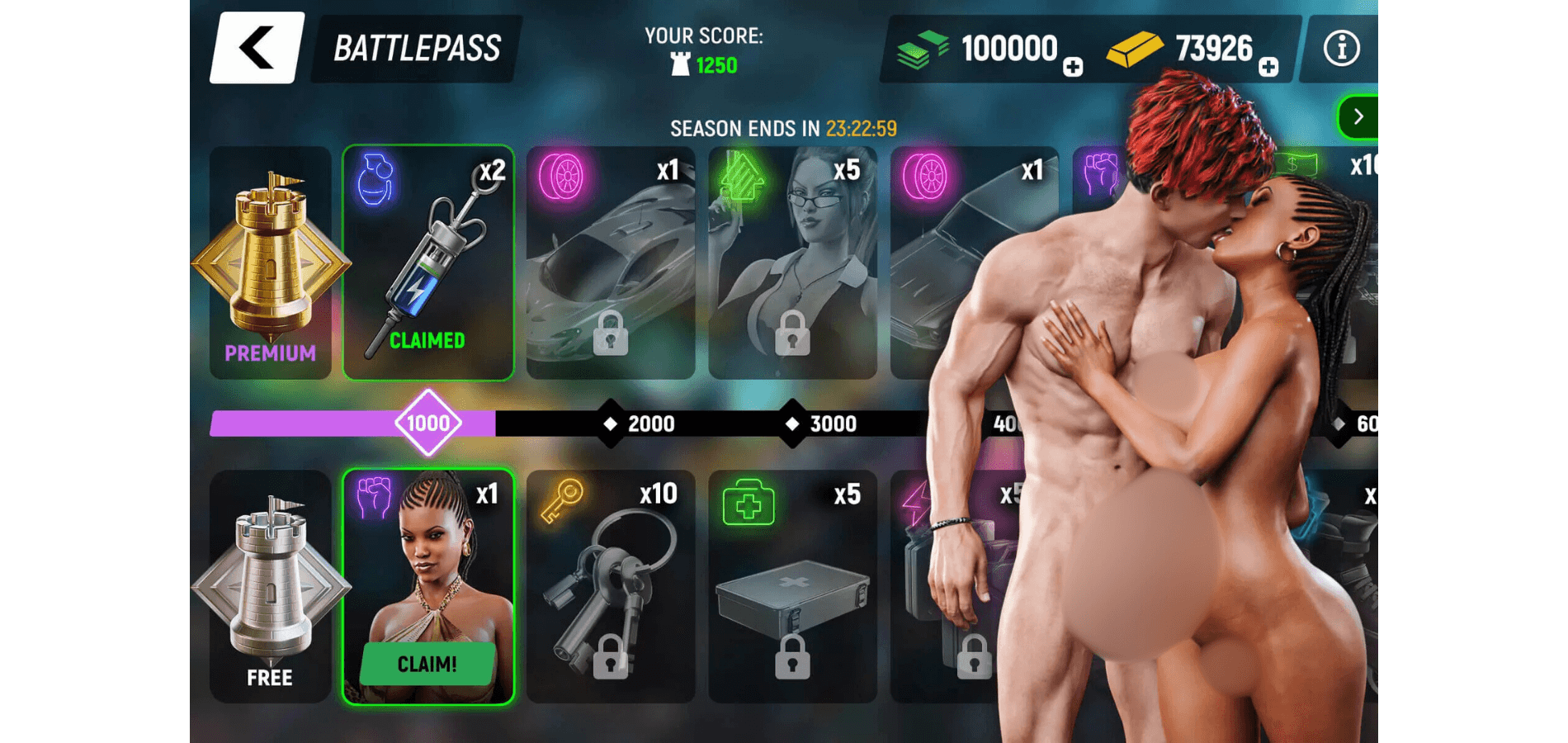The image size is (1568, 743).
Task: Claim the free character reward
Action: pos(427,664)
